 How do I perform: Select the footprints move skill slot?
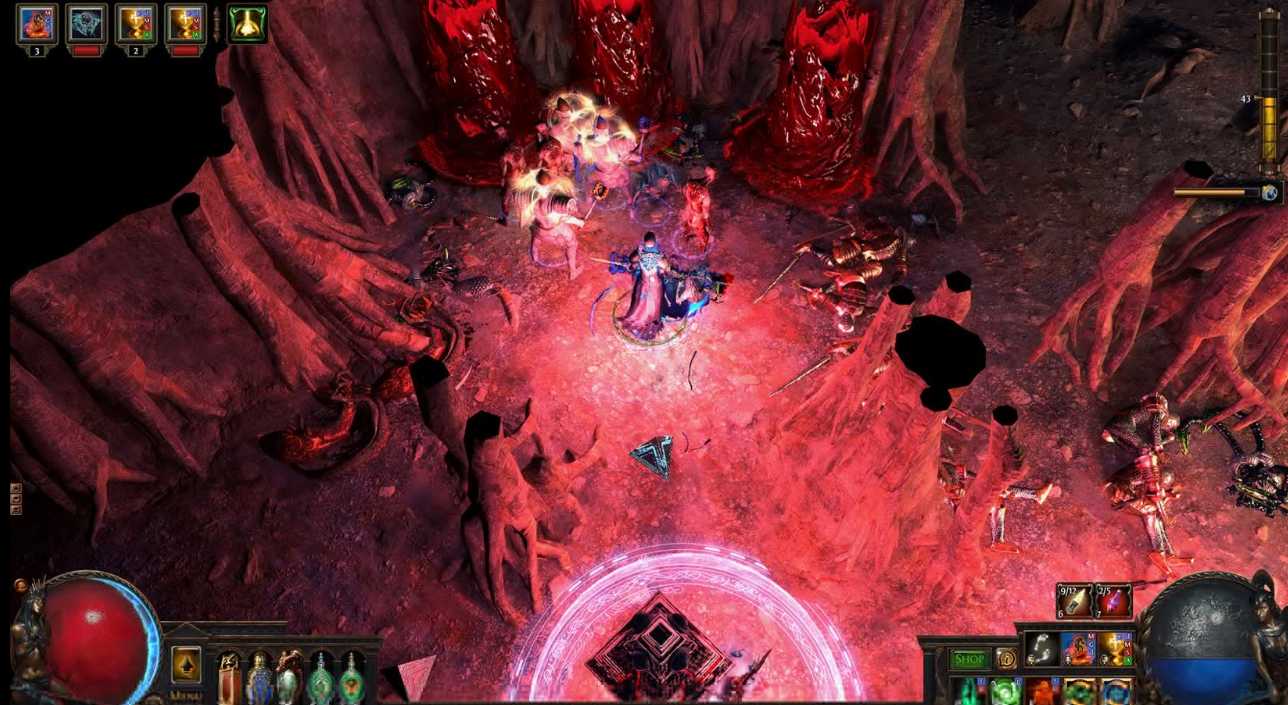pos(1042,649)
